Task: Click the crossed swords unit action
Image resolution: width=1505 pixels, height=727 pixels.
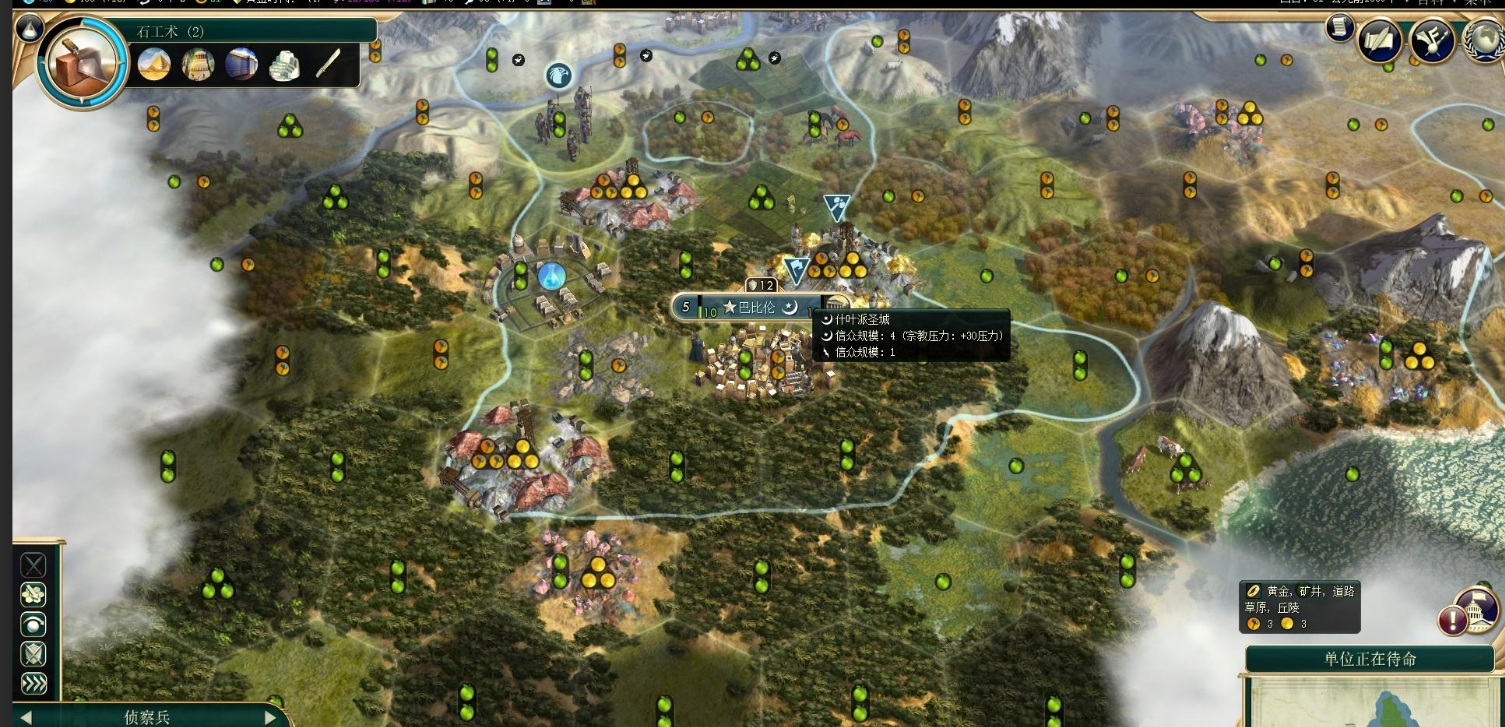Action: [x=34, y=566]
